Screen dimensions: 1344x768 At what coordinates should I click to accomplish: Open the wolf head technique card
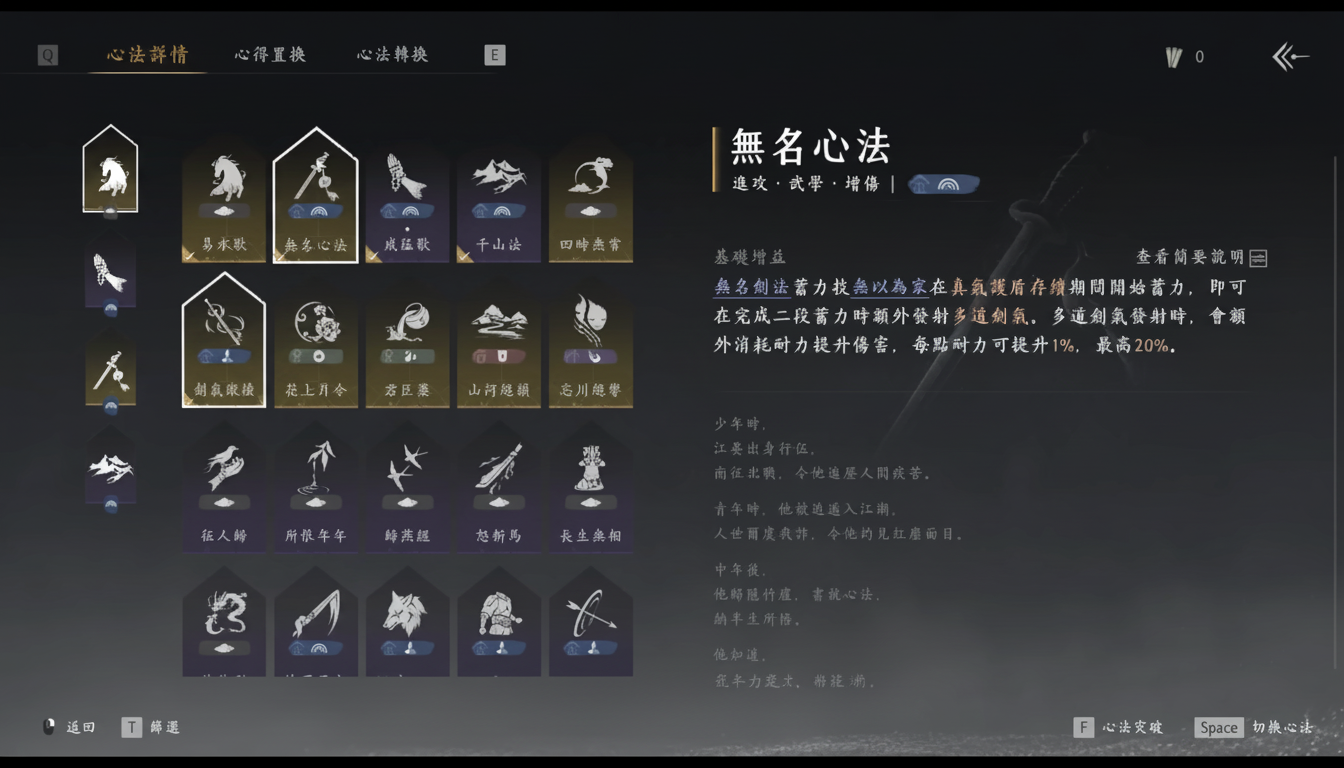click(x=407, y=620)
